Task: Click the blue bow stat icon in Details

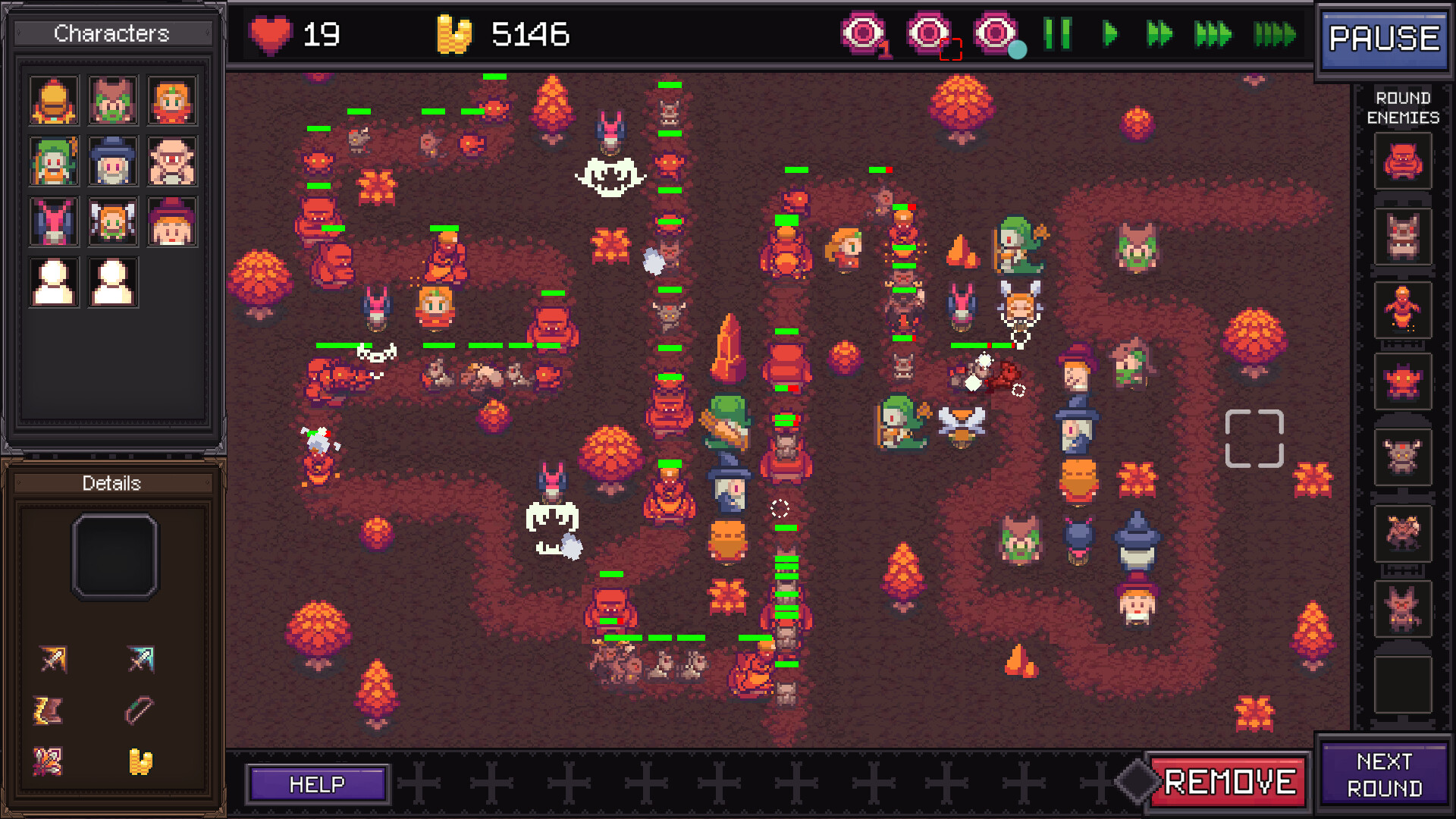Action: (140, 659)
